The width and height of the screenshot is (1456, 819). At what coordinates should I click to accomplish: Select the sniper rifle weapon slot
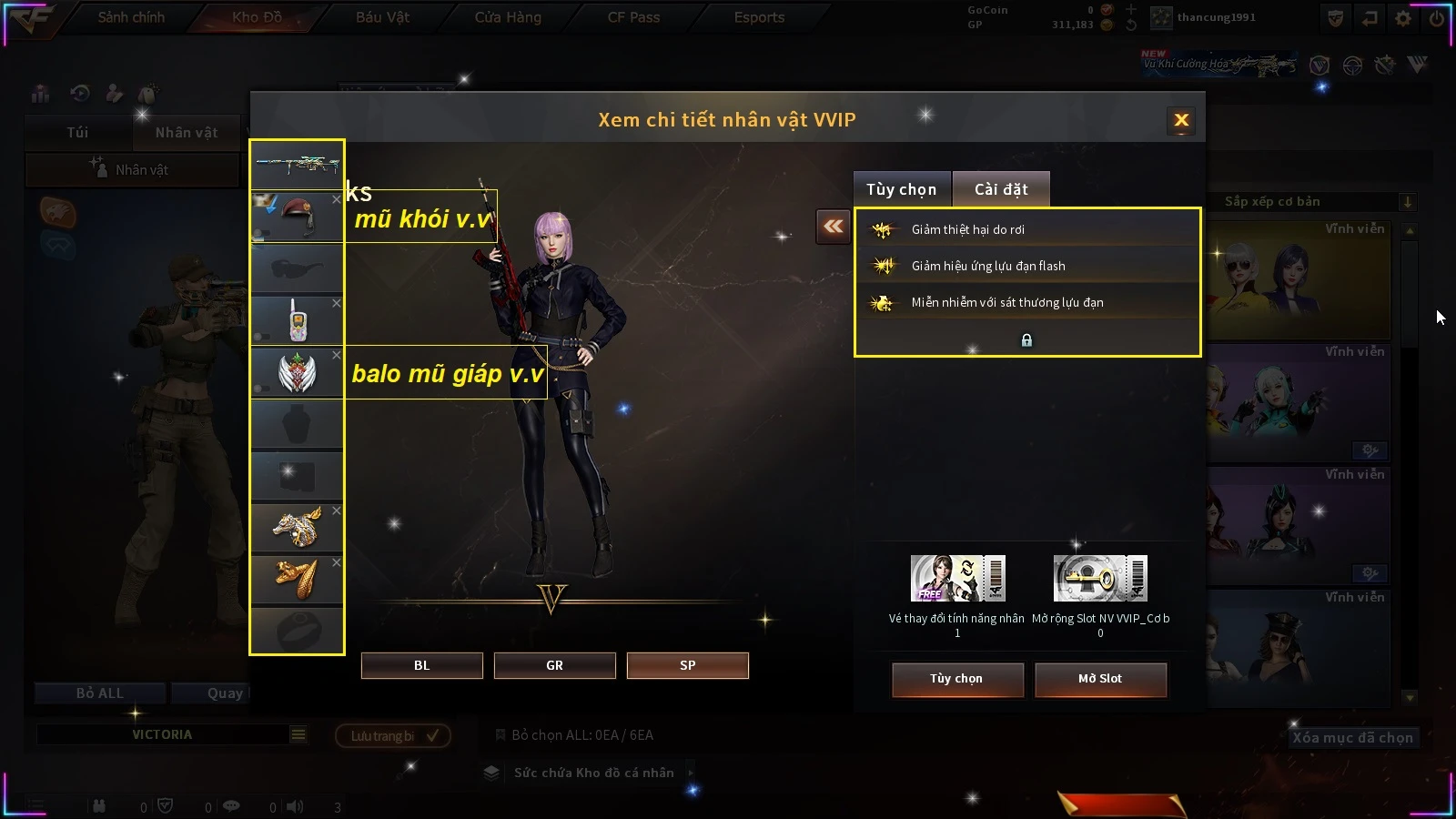point(297,166)
